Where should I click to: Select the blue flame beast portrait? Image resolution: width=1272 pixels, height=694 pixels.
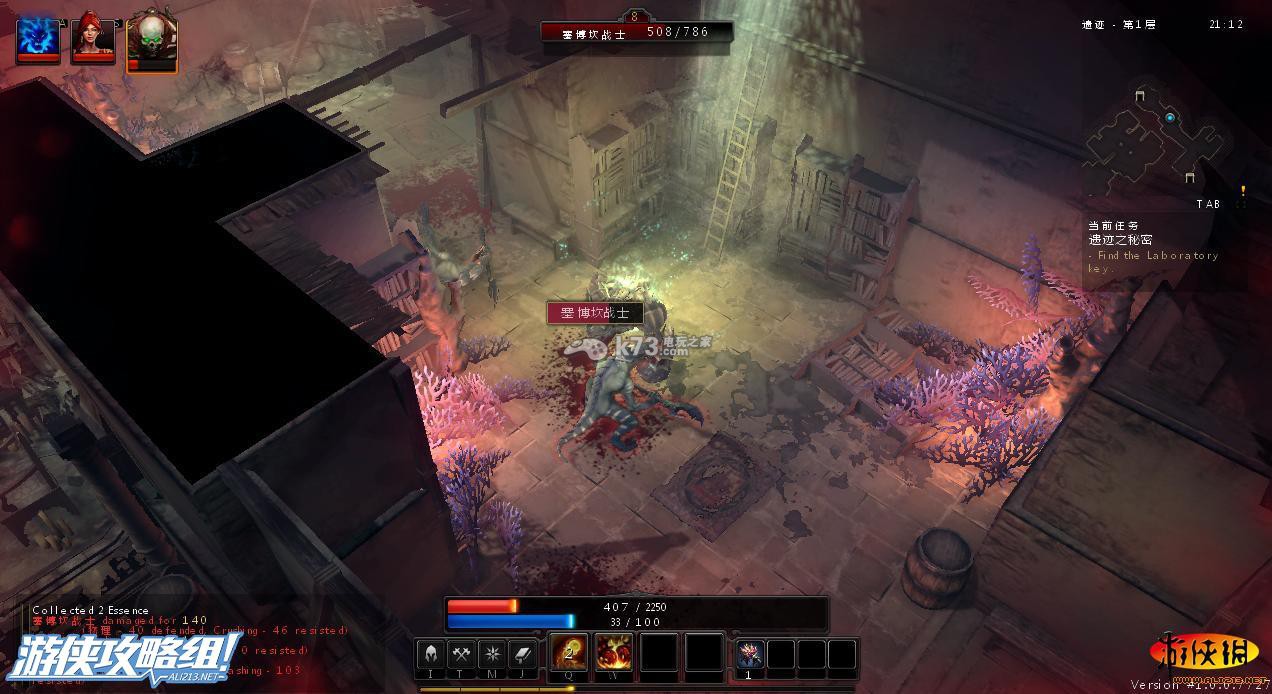37,38
